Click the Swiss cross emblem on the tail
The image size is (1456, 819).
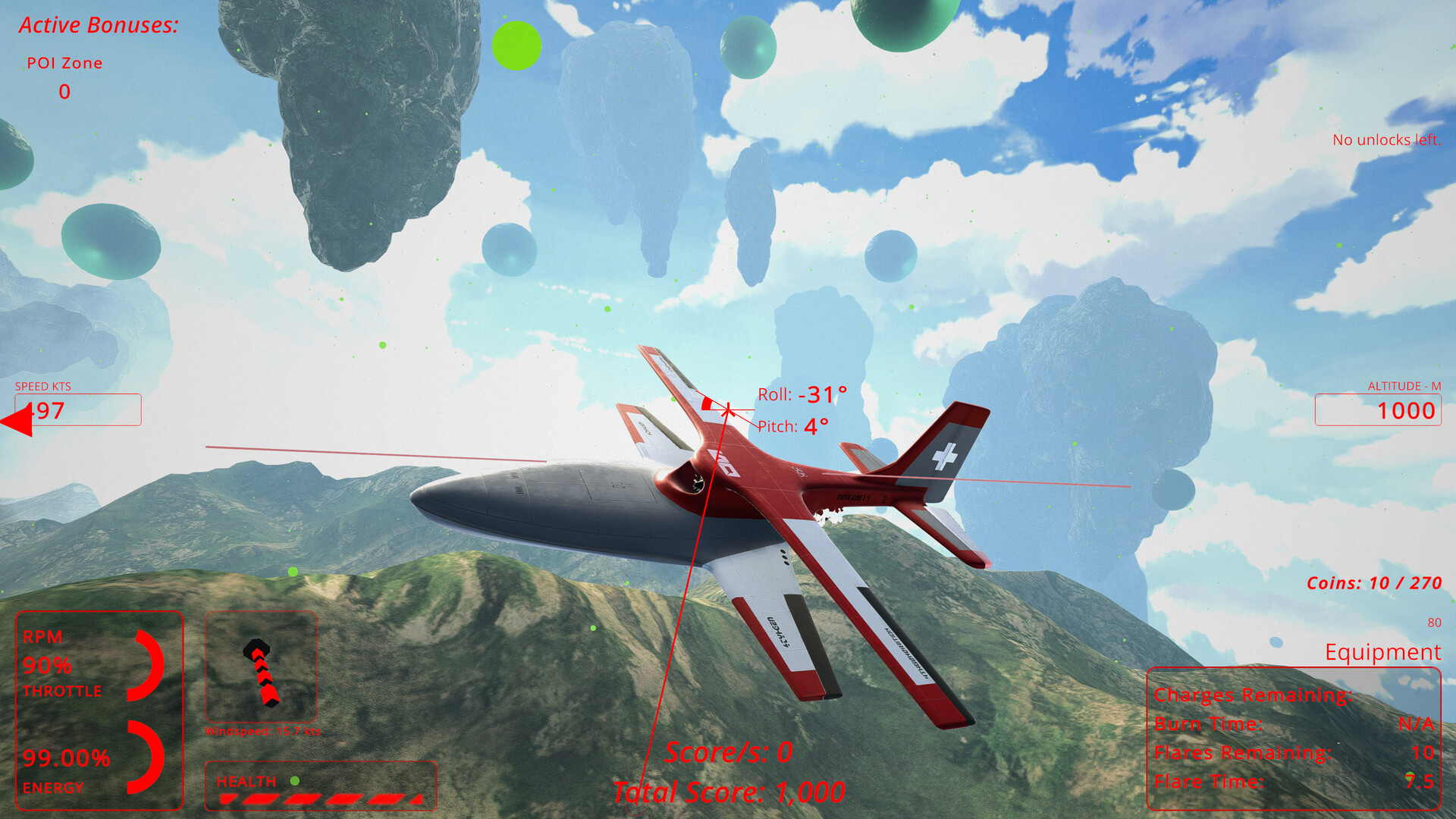point(944,456)
